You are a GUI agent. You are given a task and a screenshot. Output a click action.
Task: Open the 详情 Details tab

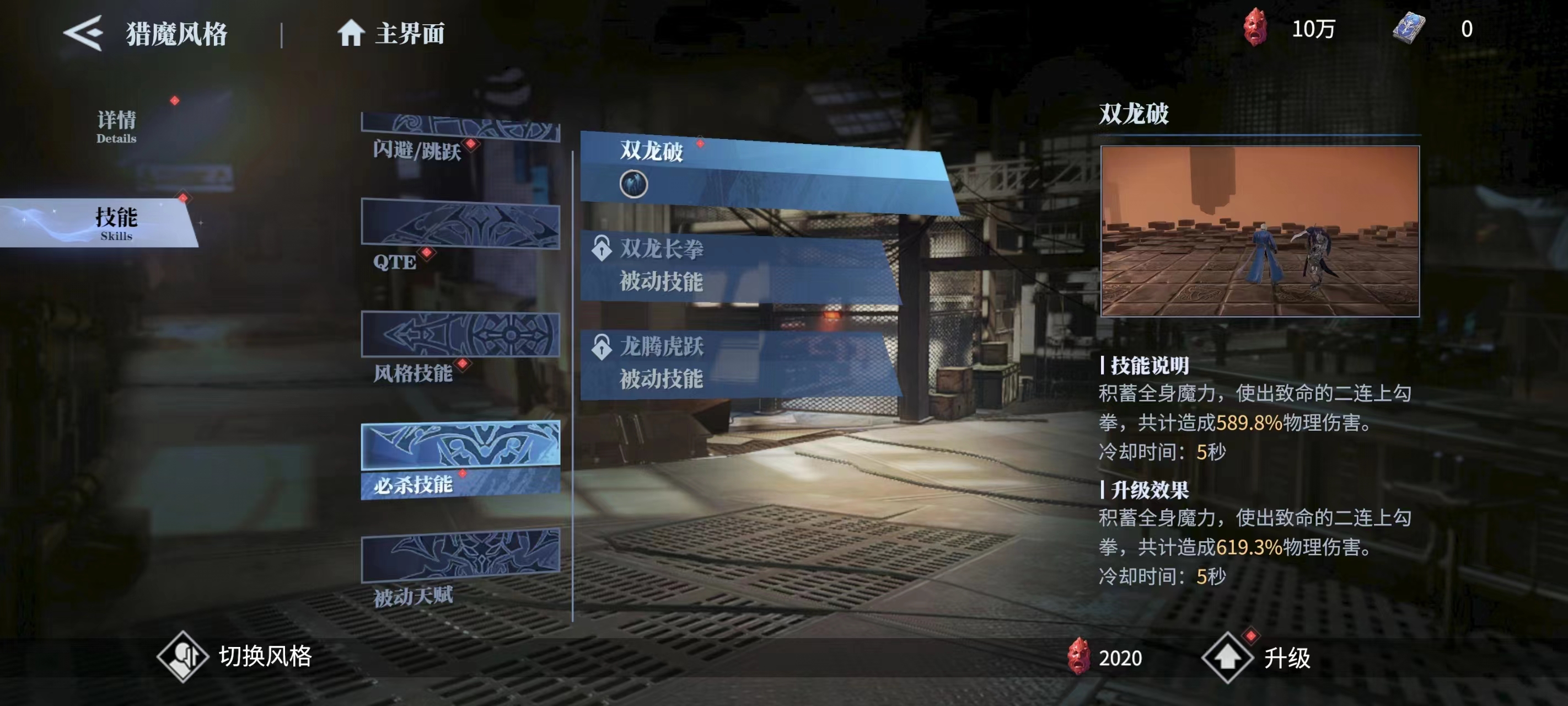coord(116,125)
